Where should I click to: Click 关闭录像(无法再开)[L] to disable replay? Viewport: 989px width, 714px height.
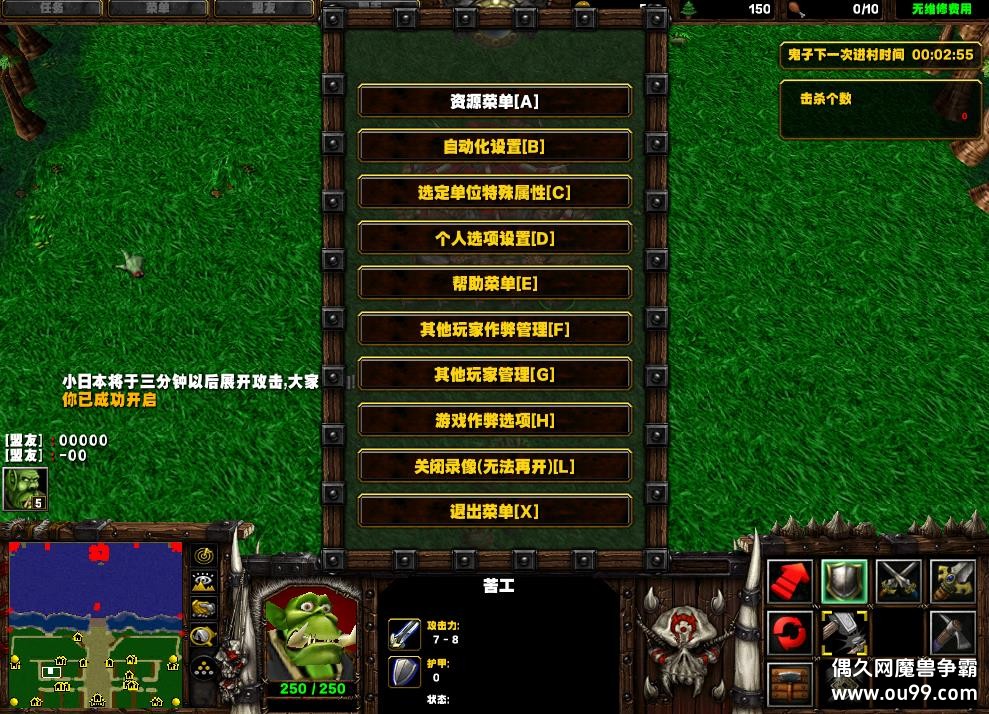(x=494, y=467)
